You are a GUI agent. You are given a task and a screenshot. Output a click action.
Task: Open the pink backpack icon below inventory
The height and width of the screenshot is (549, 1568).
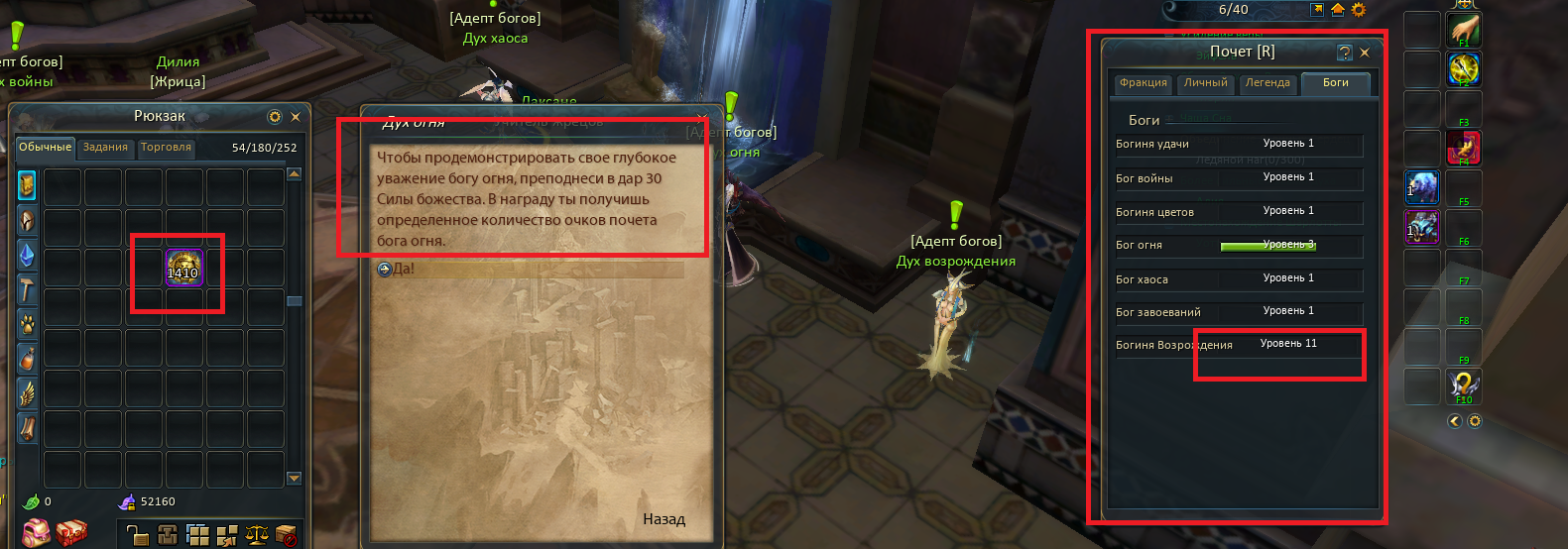[x=36, y=533]
